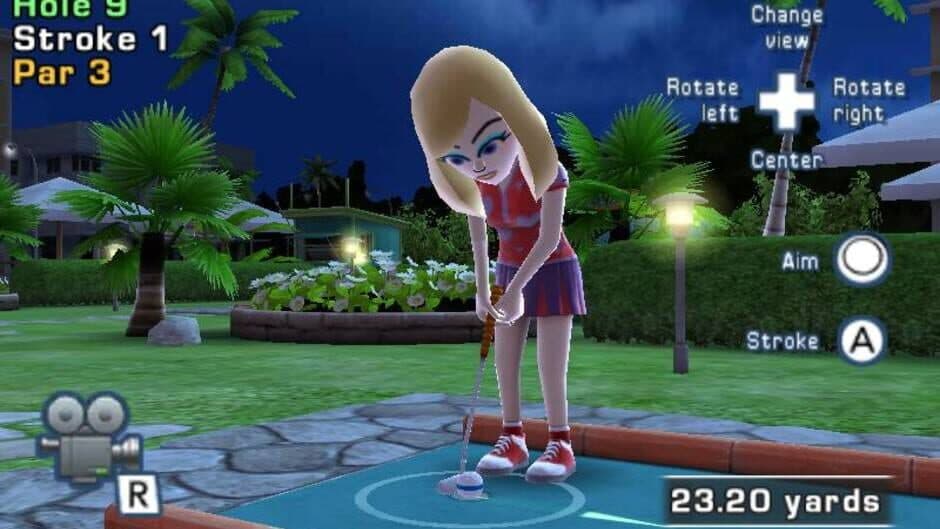Click the movie camera view icon

(88, 438)
